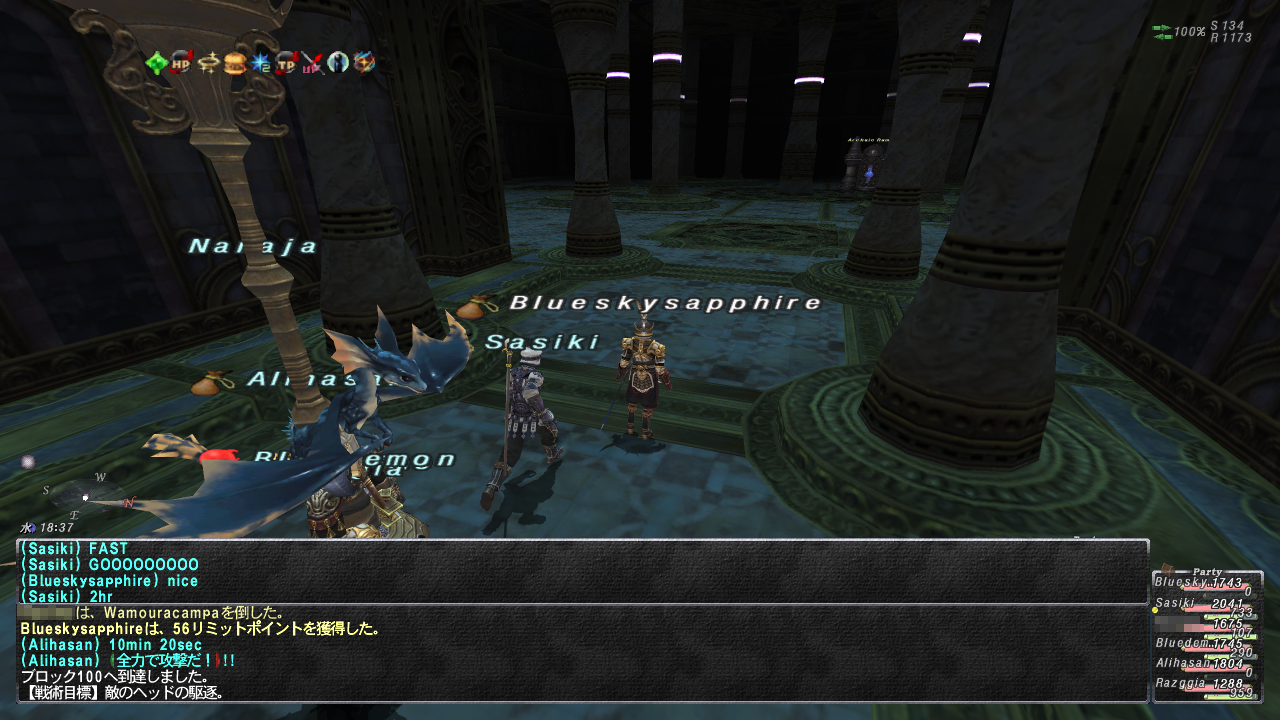Viewport: 1280px width, 720px height.
Task: Click the round dark silhouette status icon
Action: pyautogui.click(x=339, y=63)
